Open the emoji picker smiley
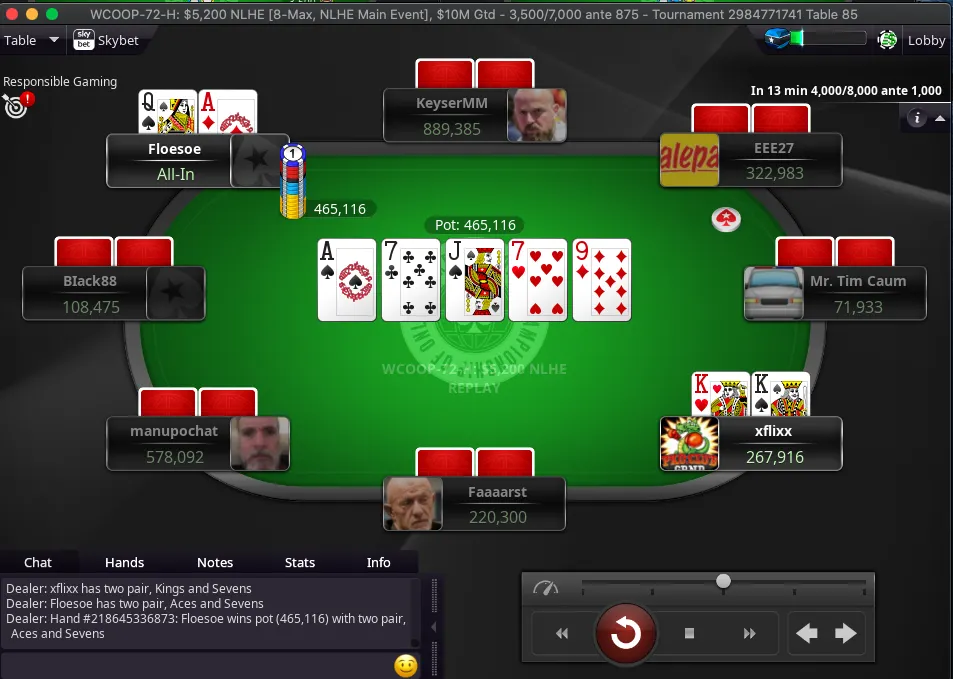The width and height of the screenshot is (953, 679). 405,665
